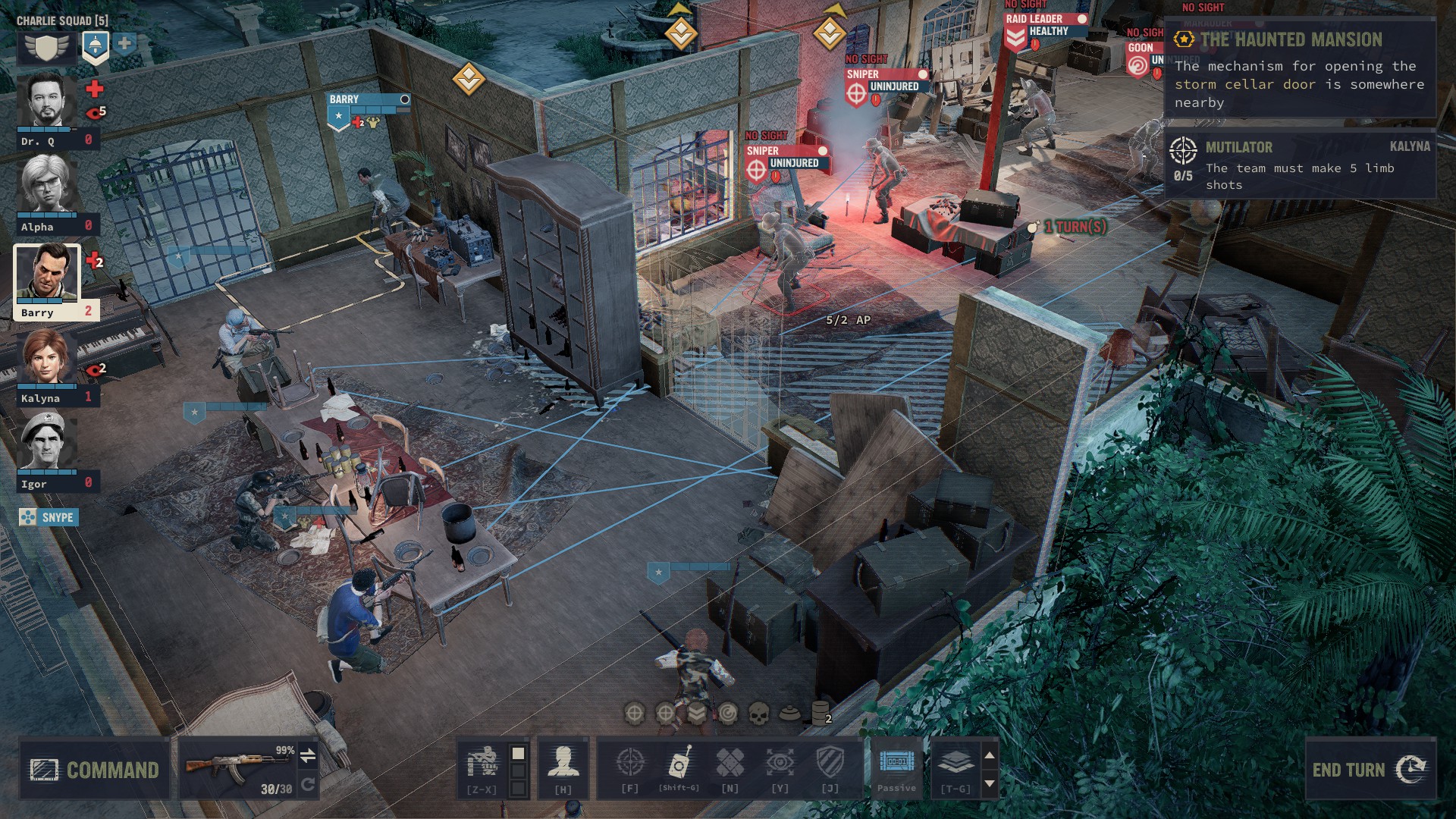
Task: End the current turn
Action: (1370, 770)
